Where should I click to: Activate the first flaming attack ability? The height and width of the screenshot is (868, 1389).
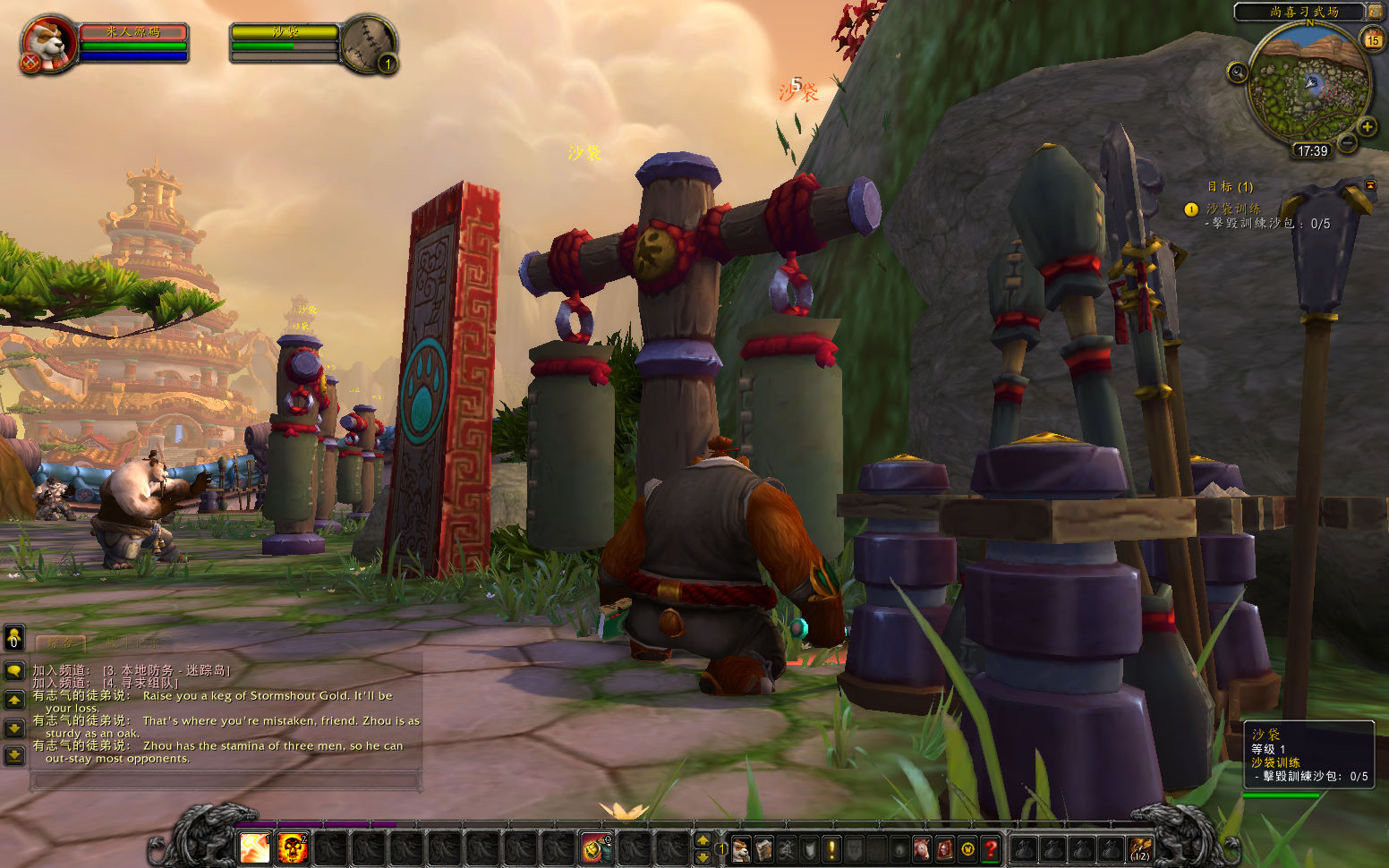coord(255,847)
